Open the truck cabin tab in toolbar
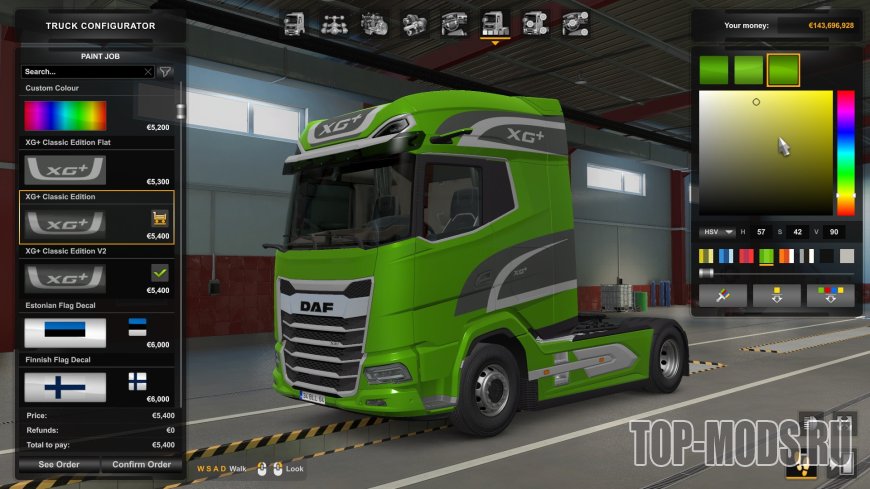The height and width of the screenshot is (489, 870). 294,24
